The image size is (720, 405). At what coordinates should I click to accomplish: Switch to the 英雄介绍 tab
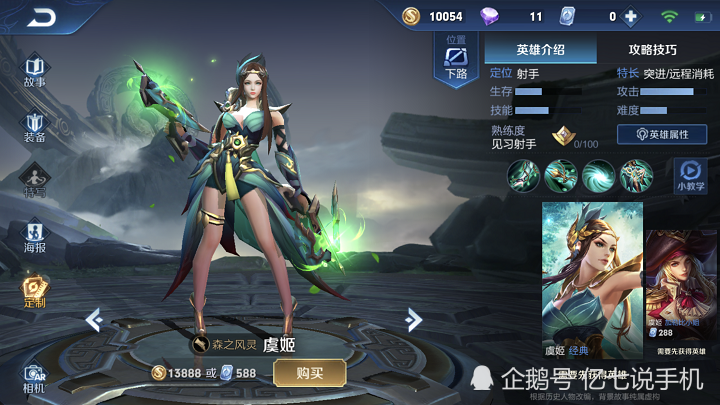540,48
